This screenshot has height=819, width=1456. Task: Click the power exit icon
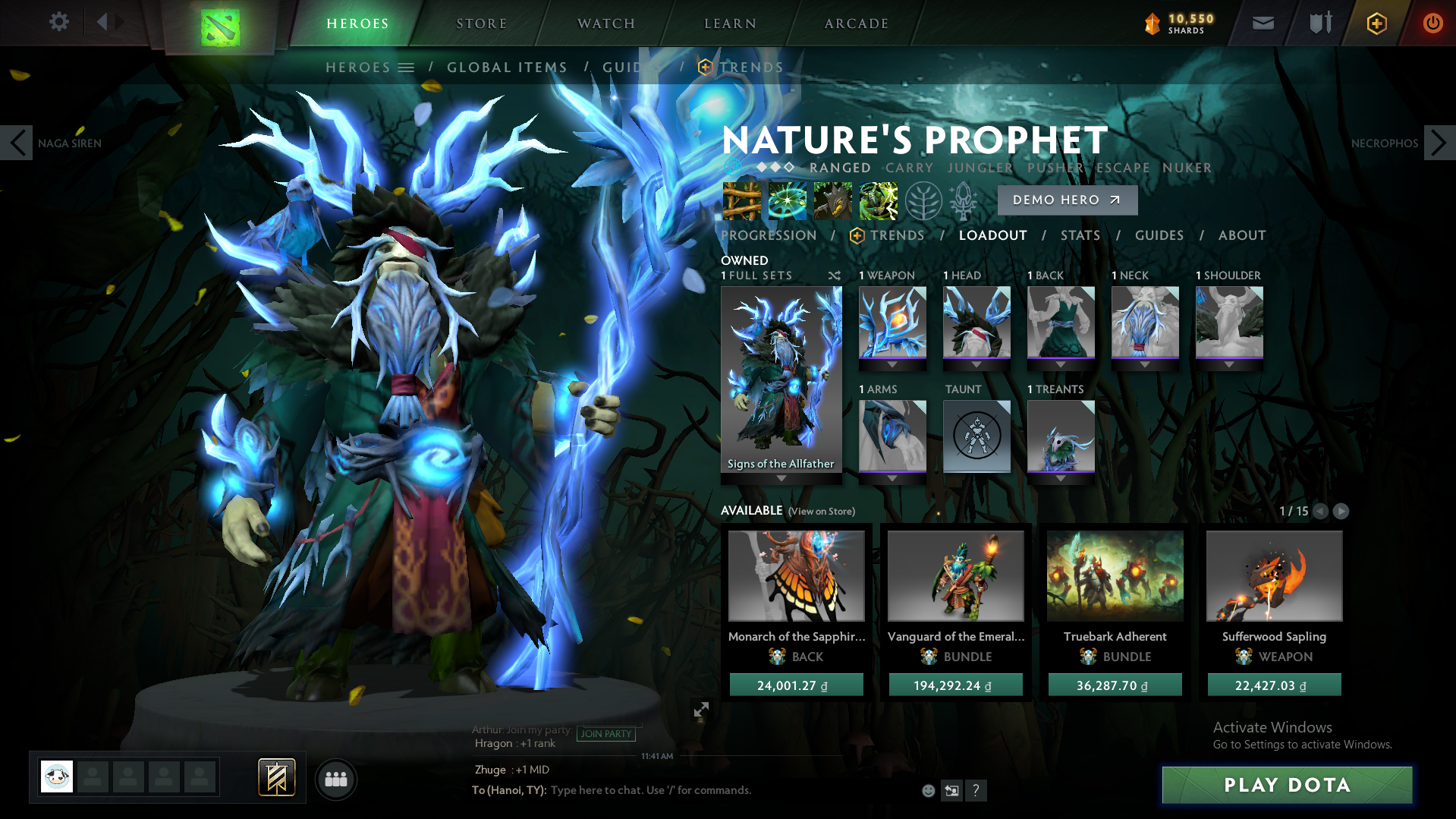click(x=1432, y=23)
